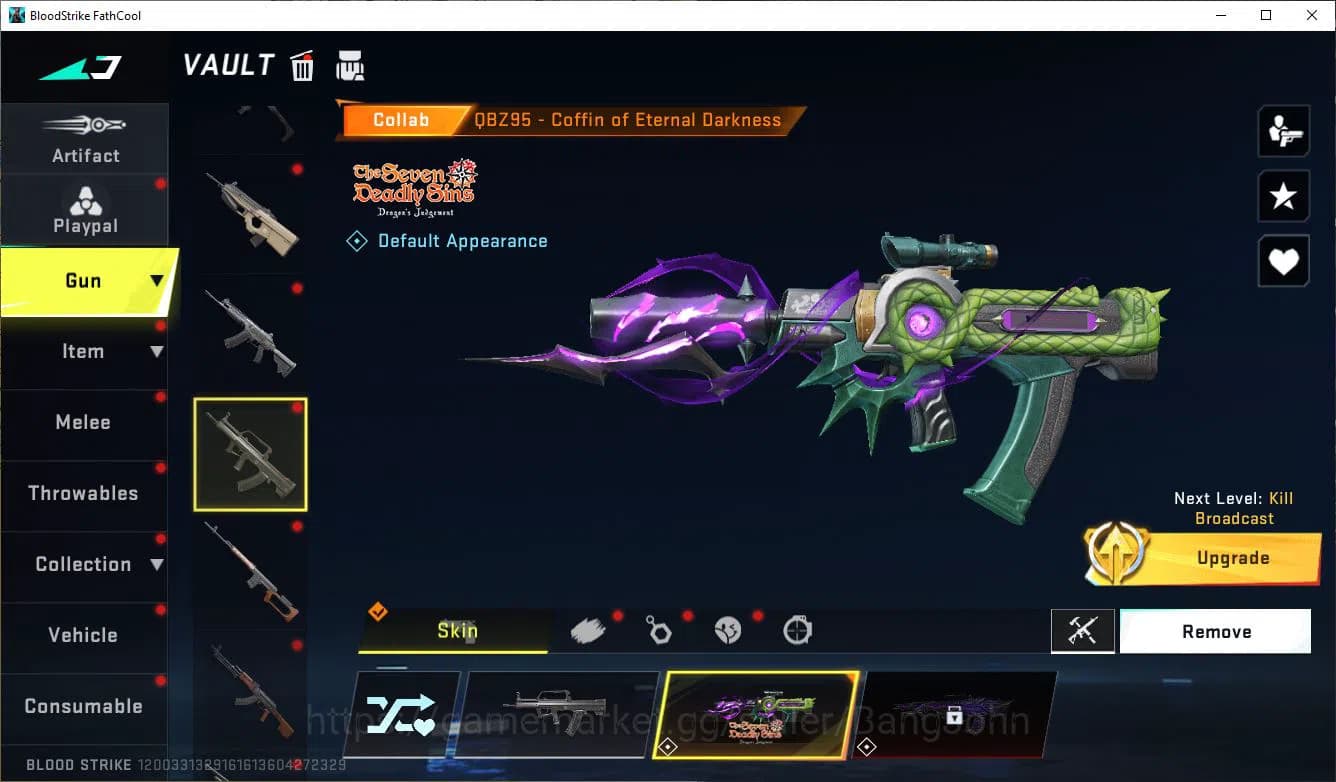Open the trash/delete icon in the Vault header
This screenshot has height=782, width=1336.
(302, 65)
